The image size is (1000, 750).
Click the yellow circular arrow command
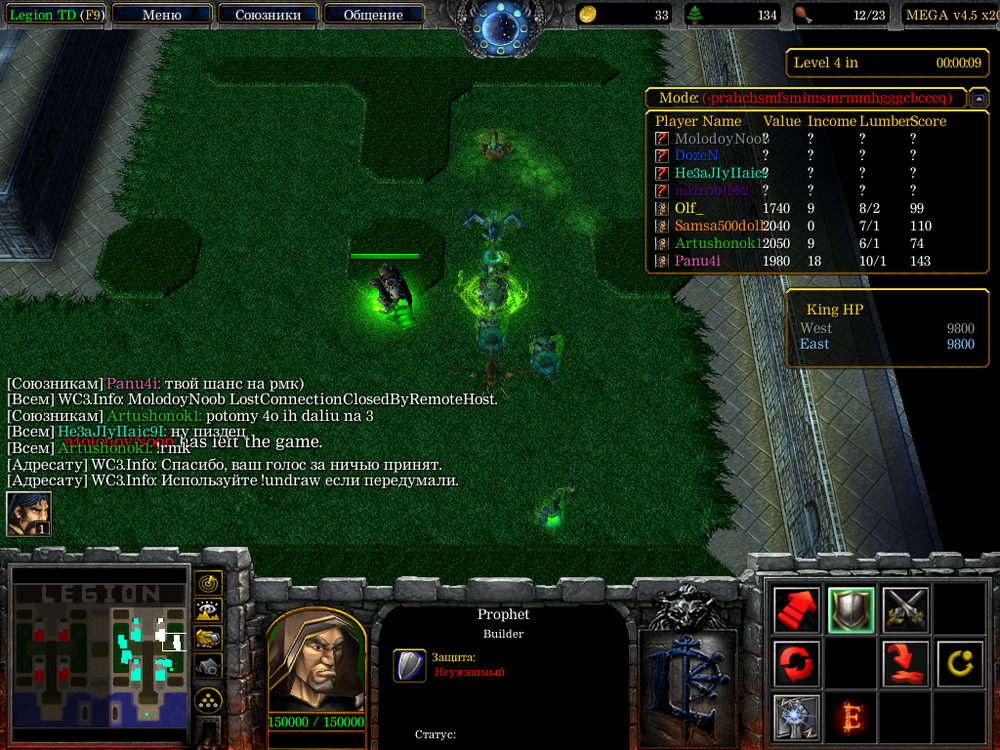click(959, 662)
